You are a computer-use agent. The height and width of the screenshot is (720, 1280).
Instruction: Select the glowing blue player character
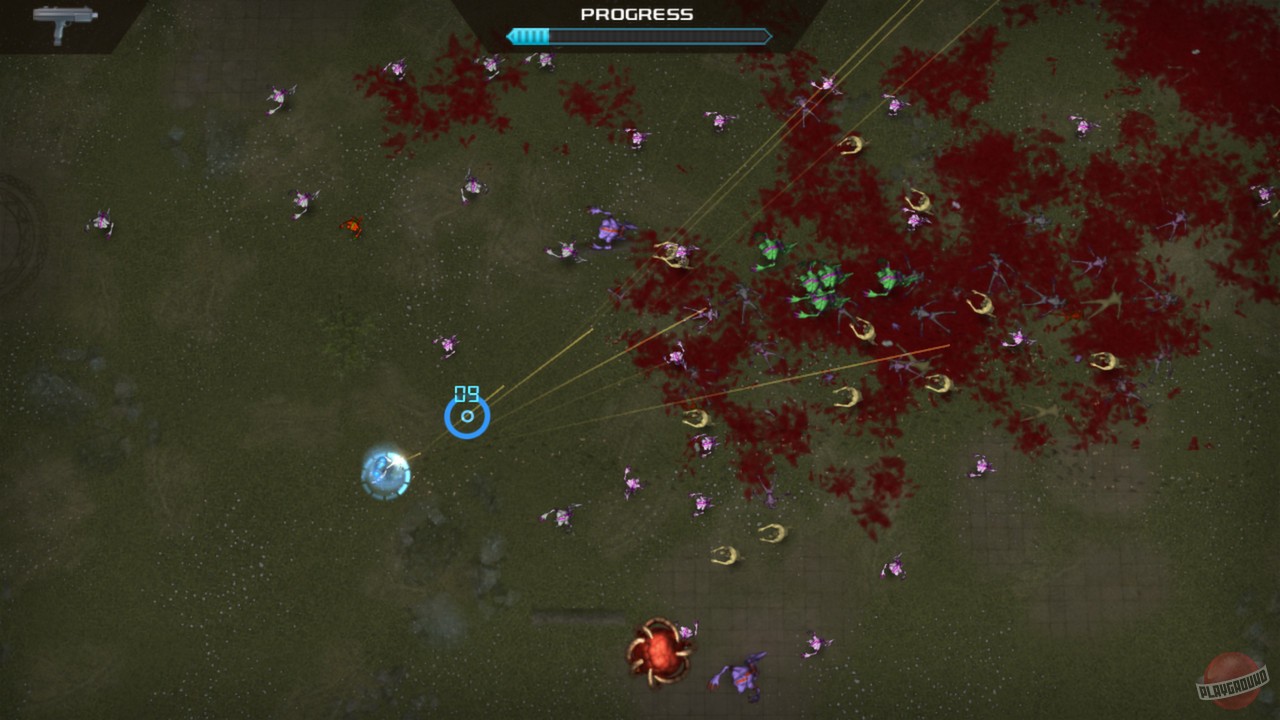pyautogui.click(x=385, y=472)
